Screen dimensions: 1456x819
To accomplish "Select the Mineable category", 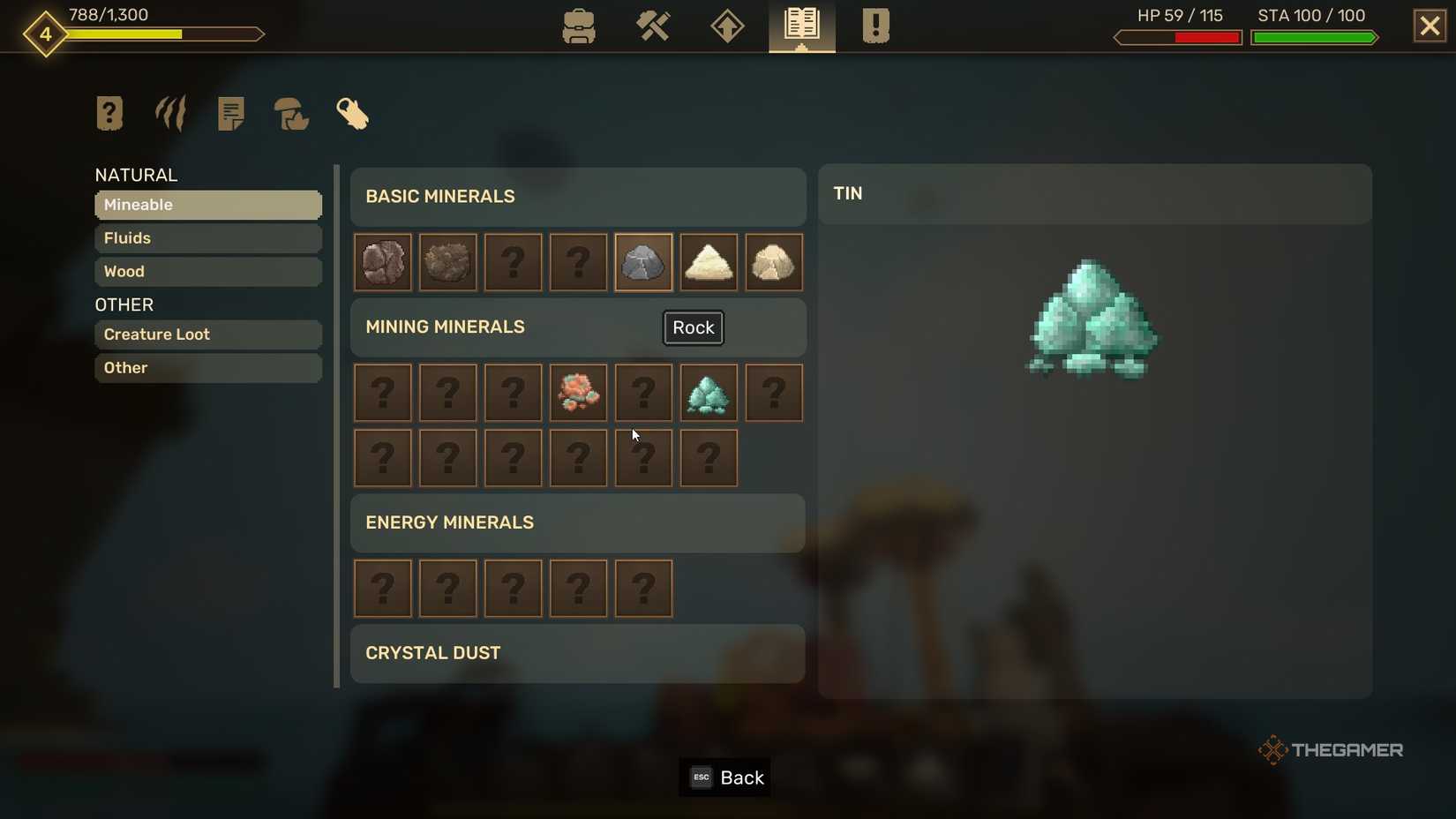I will [207, 205].
